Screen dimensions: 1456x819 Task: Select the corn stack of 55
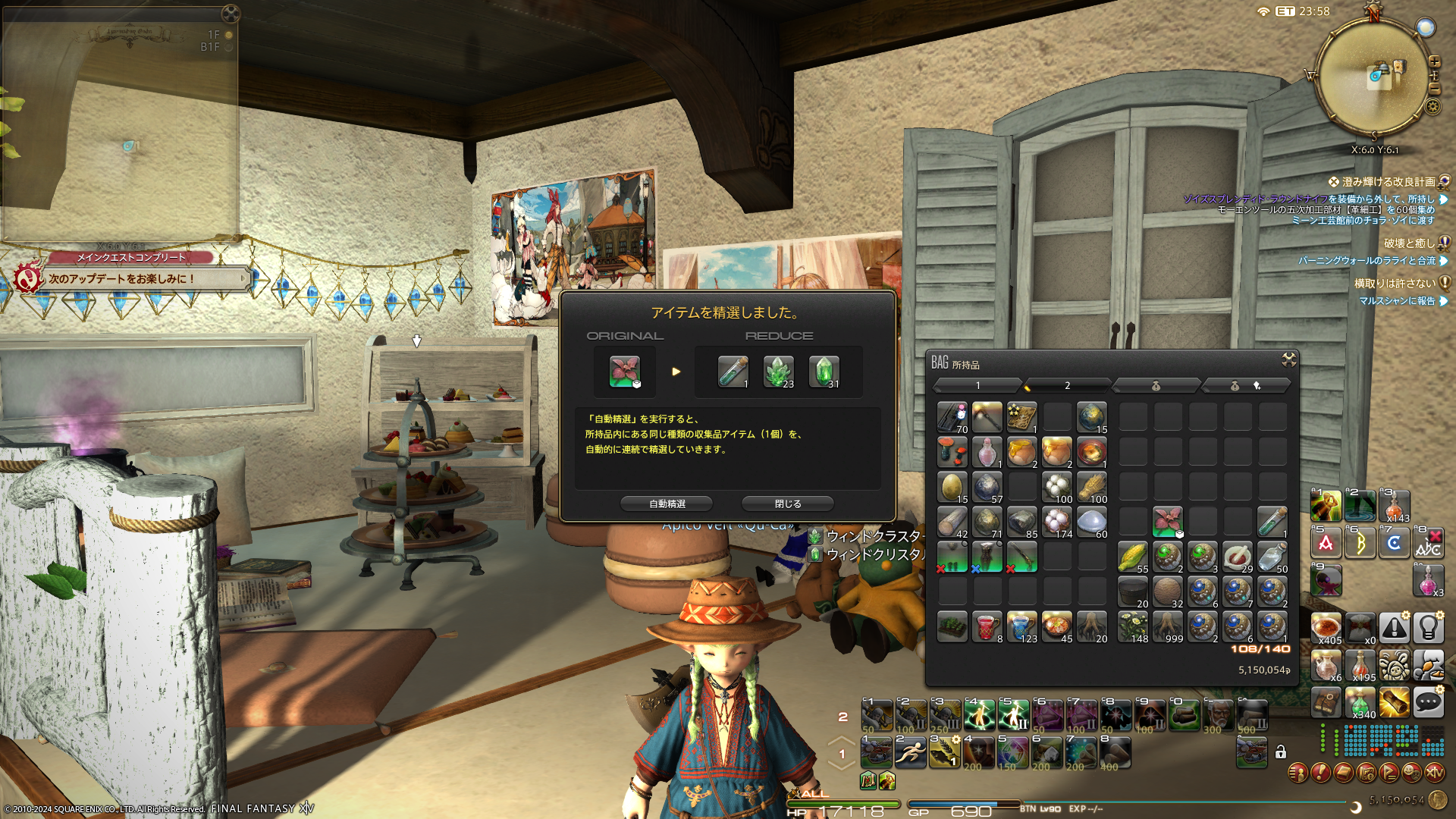click(1133, 557)
